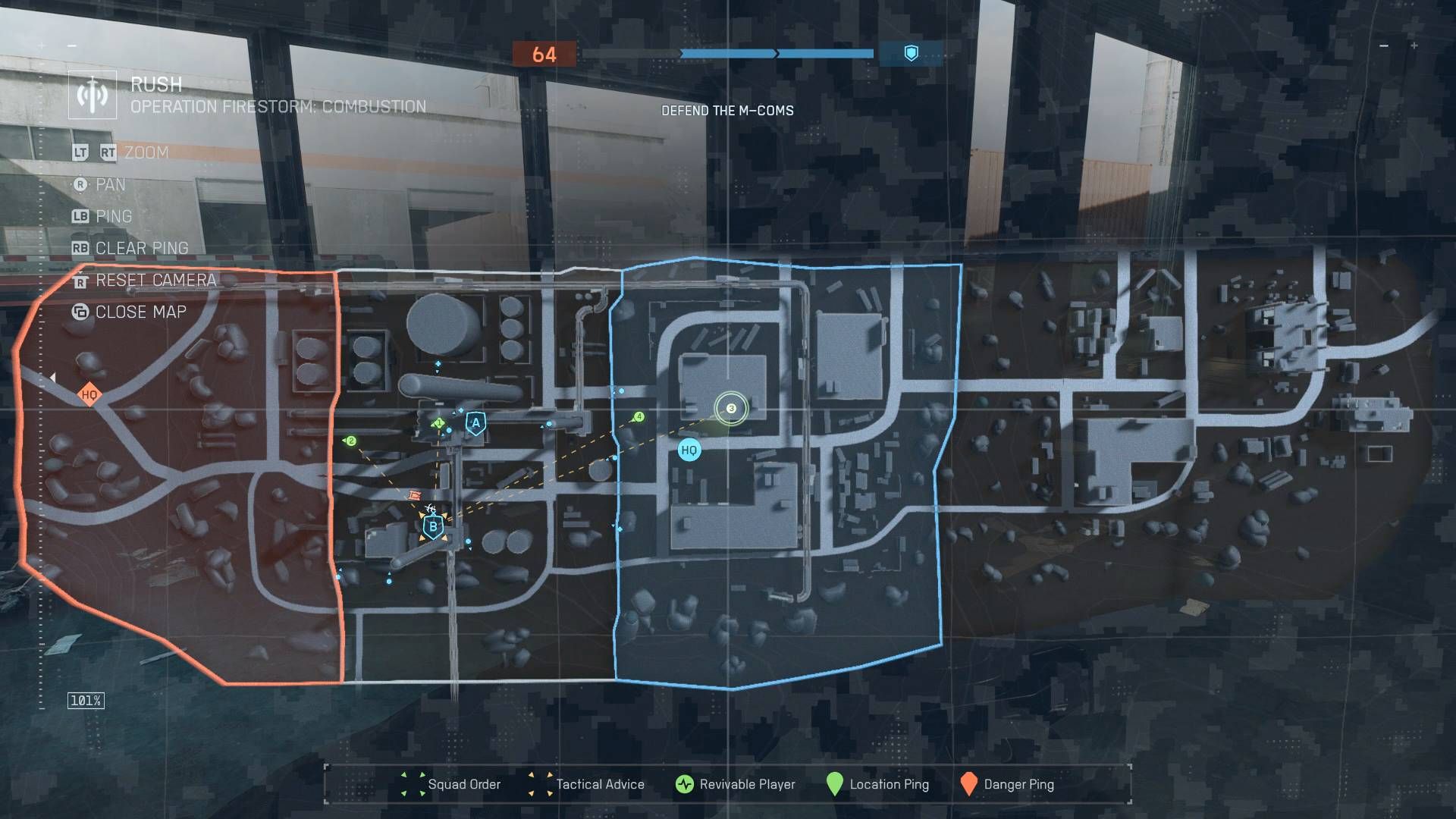This screenshot has width=1456, height=819.
Task: Toggle squad order ping number 1
Action: click(x=438, y=422)
